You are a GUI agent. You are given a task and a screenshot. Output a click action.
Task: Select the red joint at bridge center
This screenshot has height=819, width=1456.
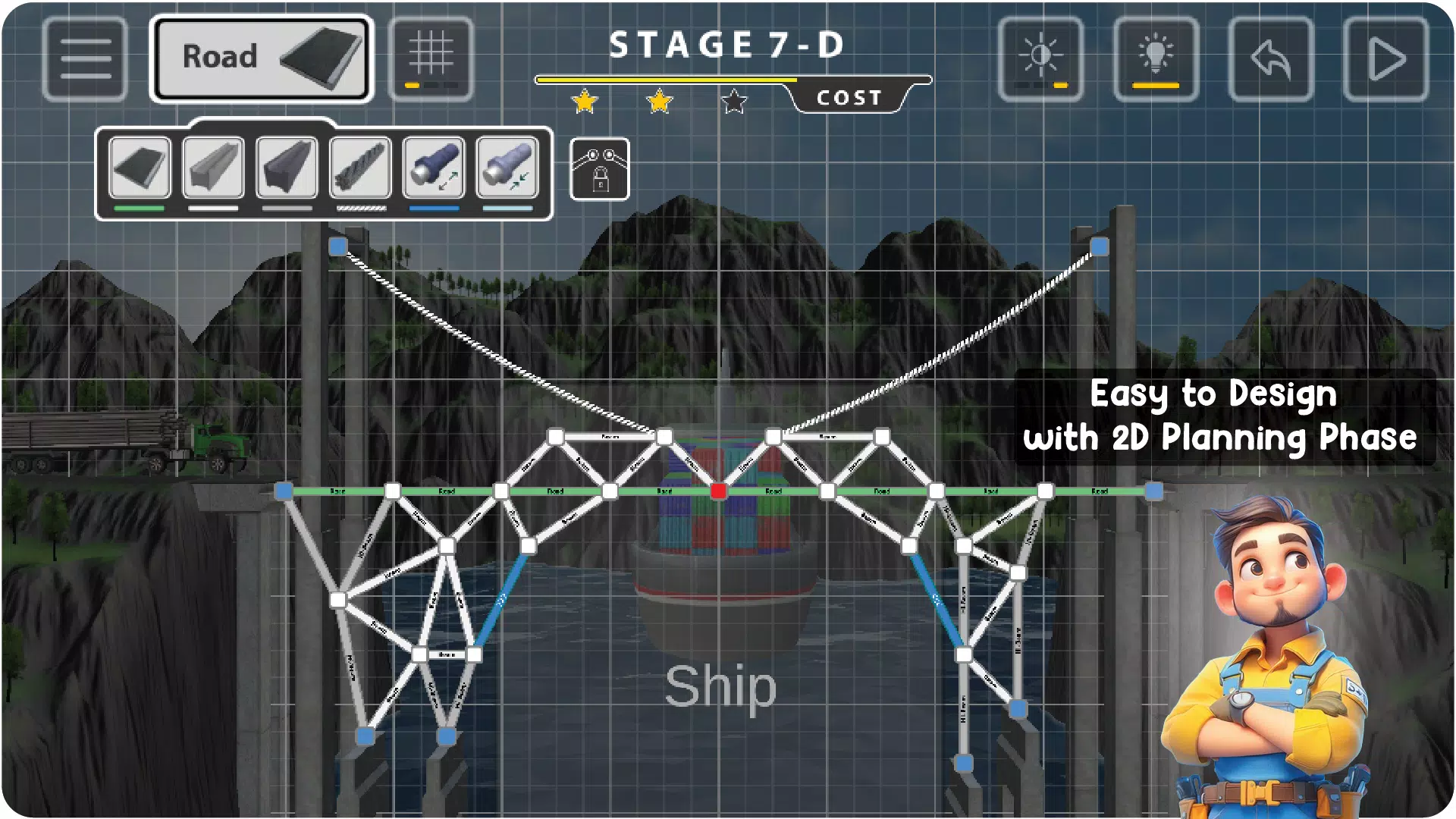718,491
